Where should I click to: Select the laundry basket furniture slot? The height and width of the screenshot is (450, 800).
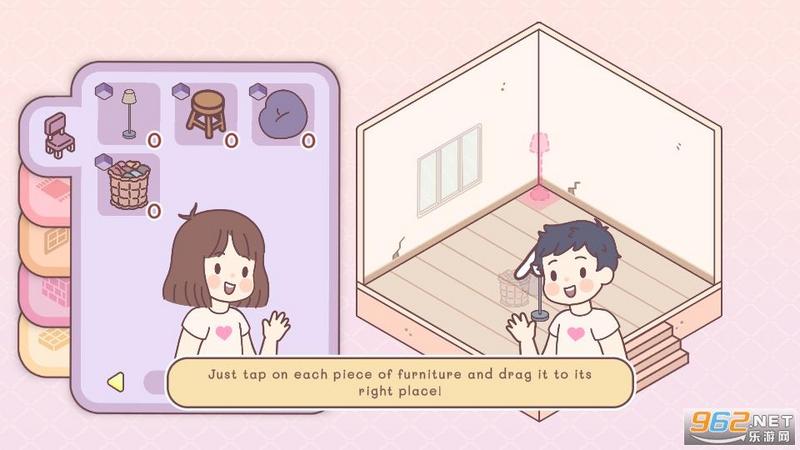[129, 185]
